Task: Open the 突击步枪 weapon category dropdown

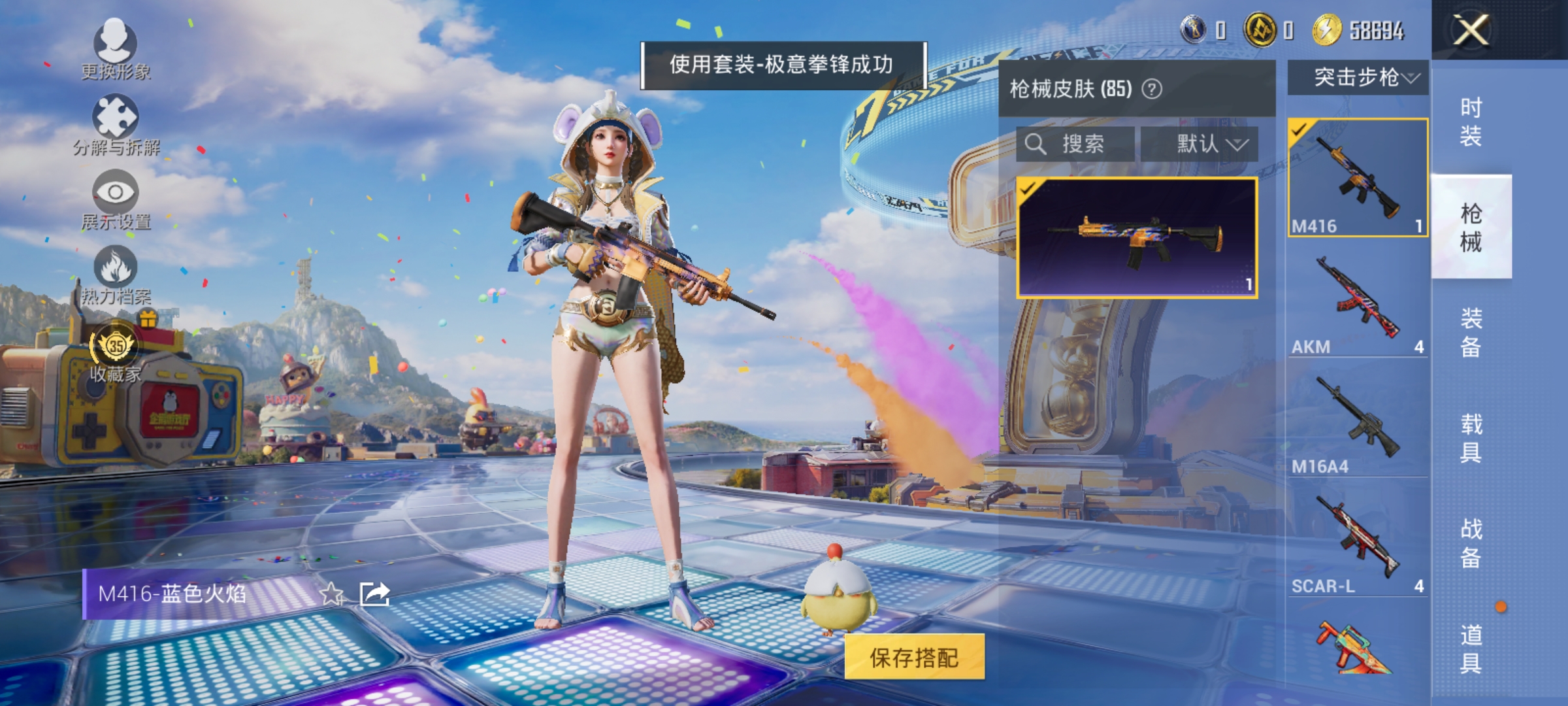Action: (1356, 77)
